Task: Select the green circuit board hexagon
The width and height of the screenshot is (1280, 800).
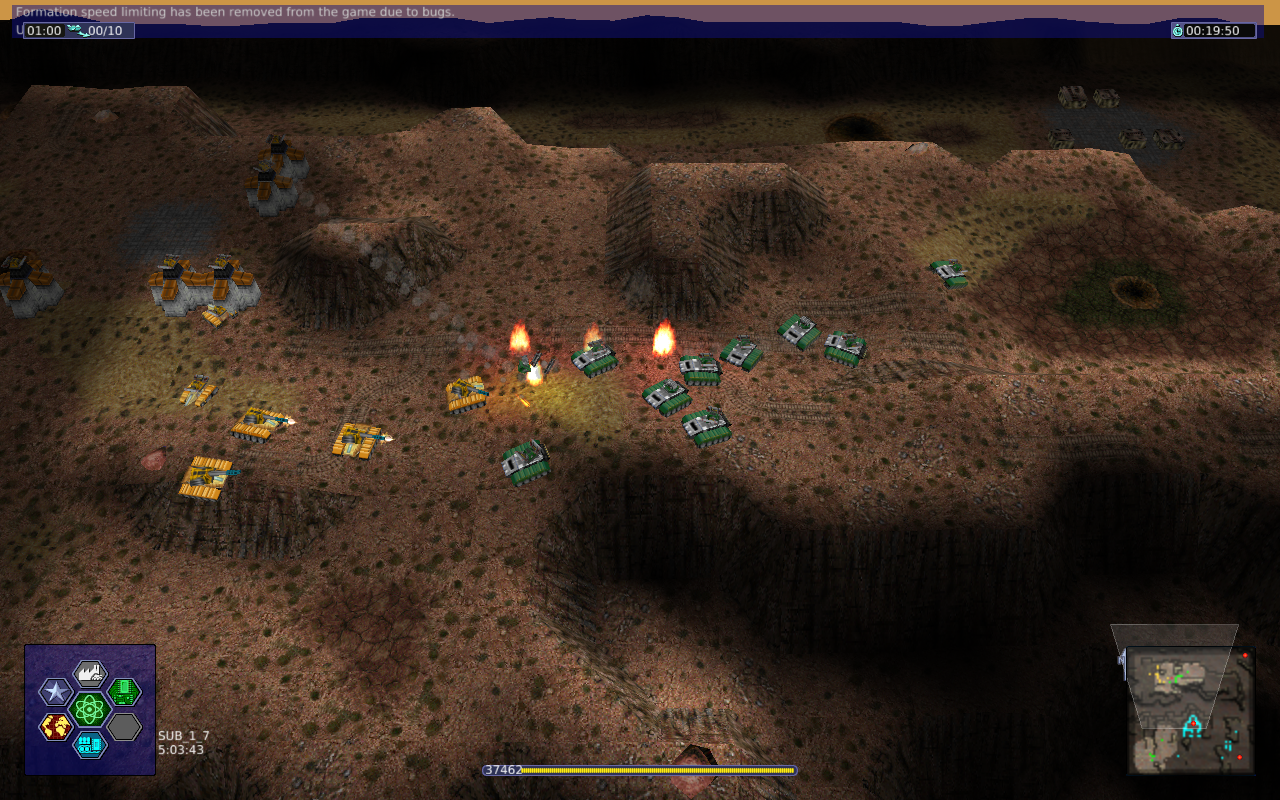Action: point(124,691)
